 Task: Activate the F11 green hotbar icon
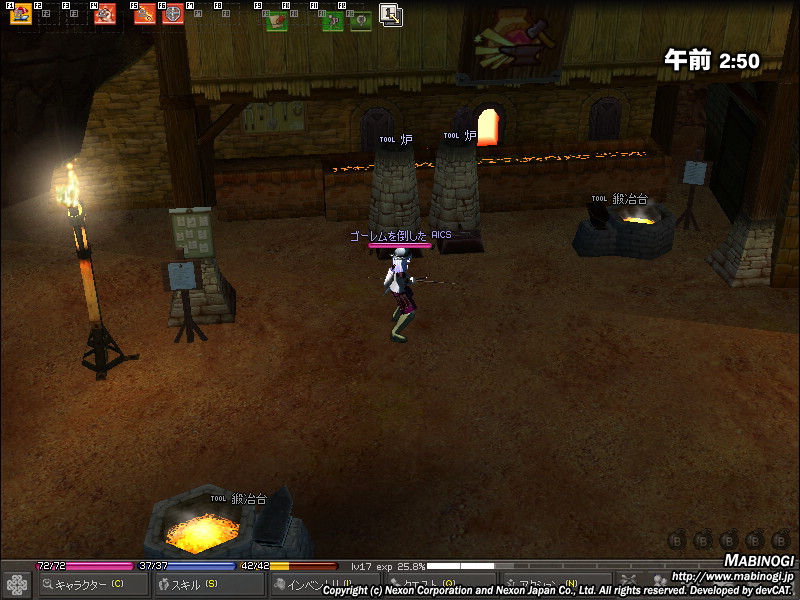click(x=333, y=20)
